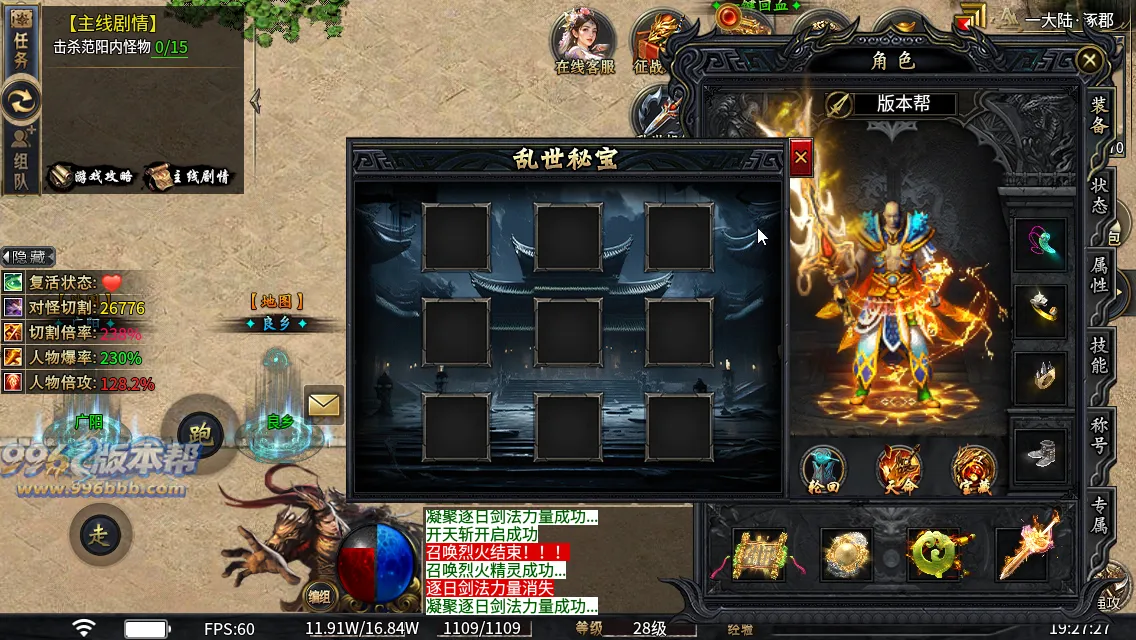
Task: Select the grey boots equipment slot
Action: coord(1040,454)
